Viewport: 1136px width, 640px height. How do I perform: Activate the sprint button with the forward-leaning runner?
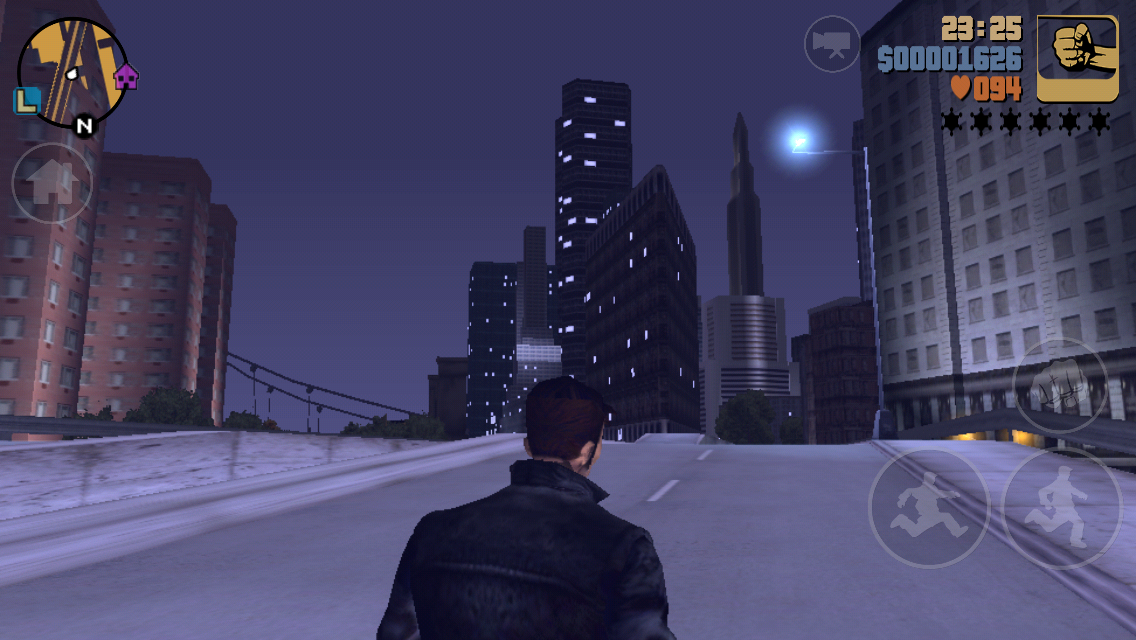coord(928,508)
